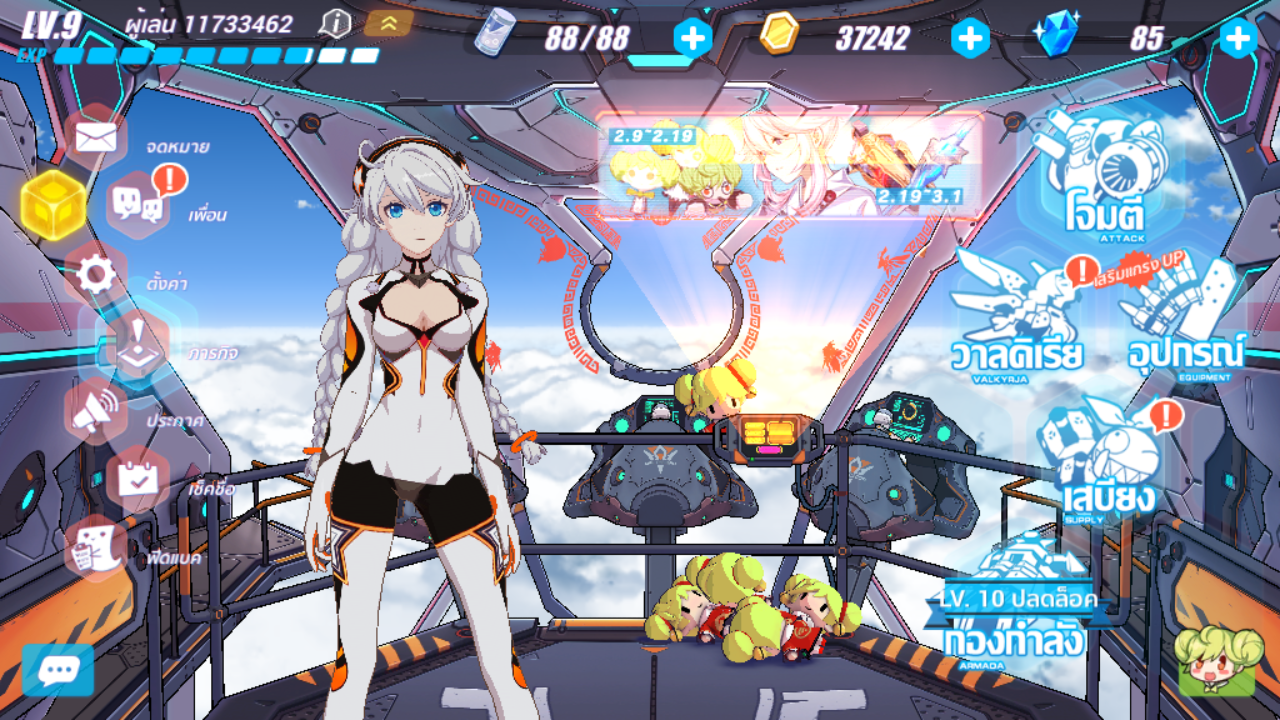Show announcements via megaphone icon

pyautogui.click(x=96, y=410)
